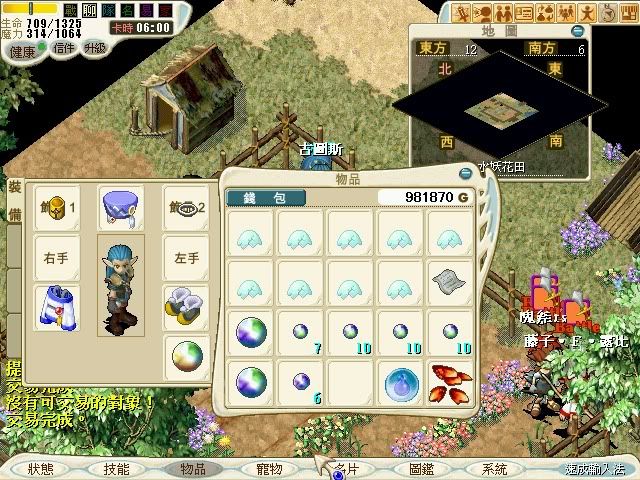Viewport: 640px width, 480px height.
Task: Minimize the 地圖 map window
Action: (577, 31)
